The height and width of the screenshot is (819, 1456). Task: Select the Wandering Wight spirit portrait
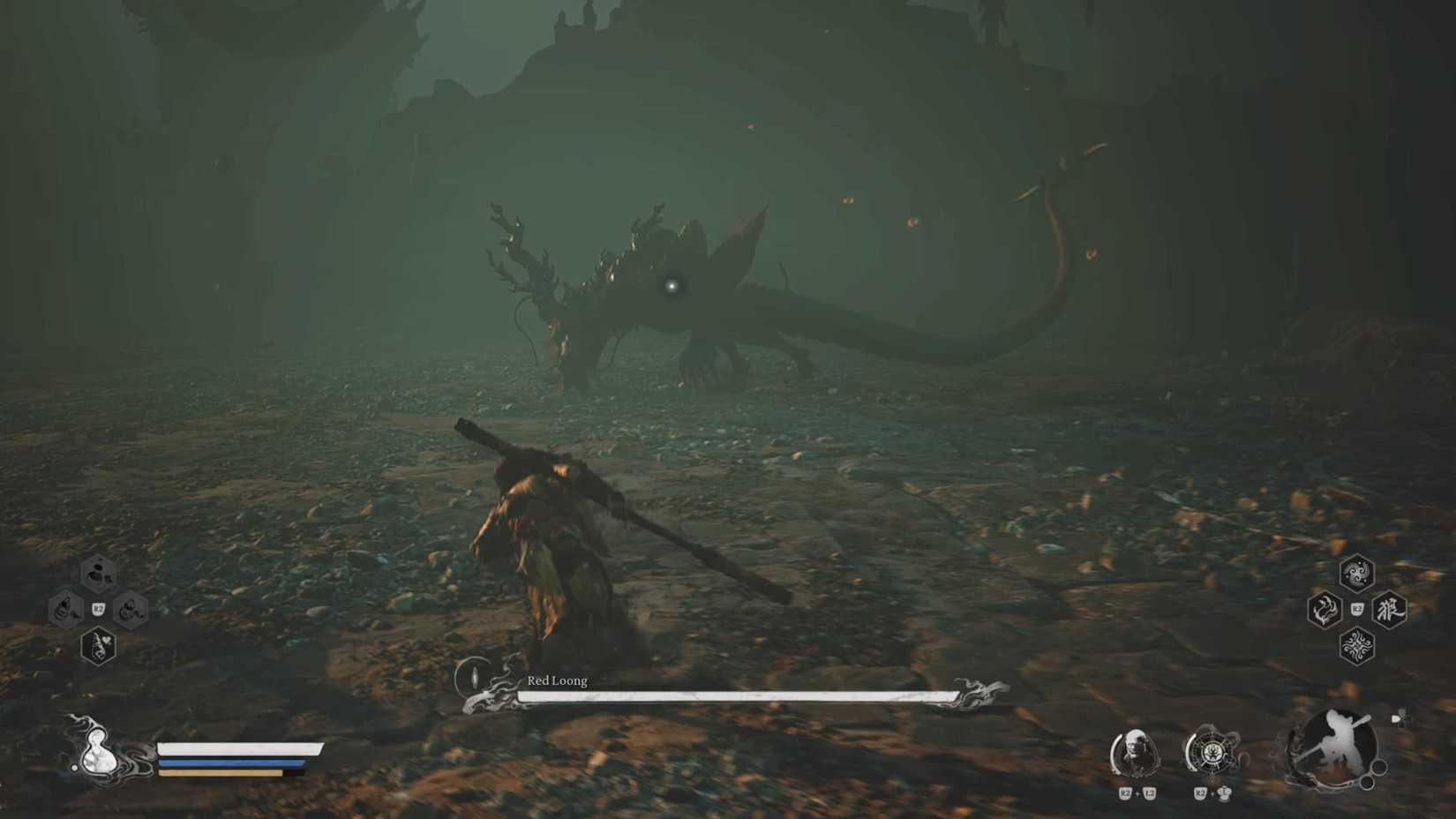pos(1137,753)
